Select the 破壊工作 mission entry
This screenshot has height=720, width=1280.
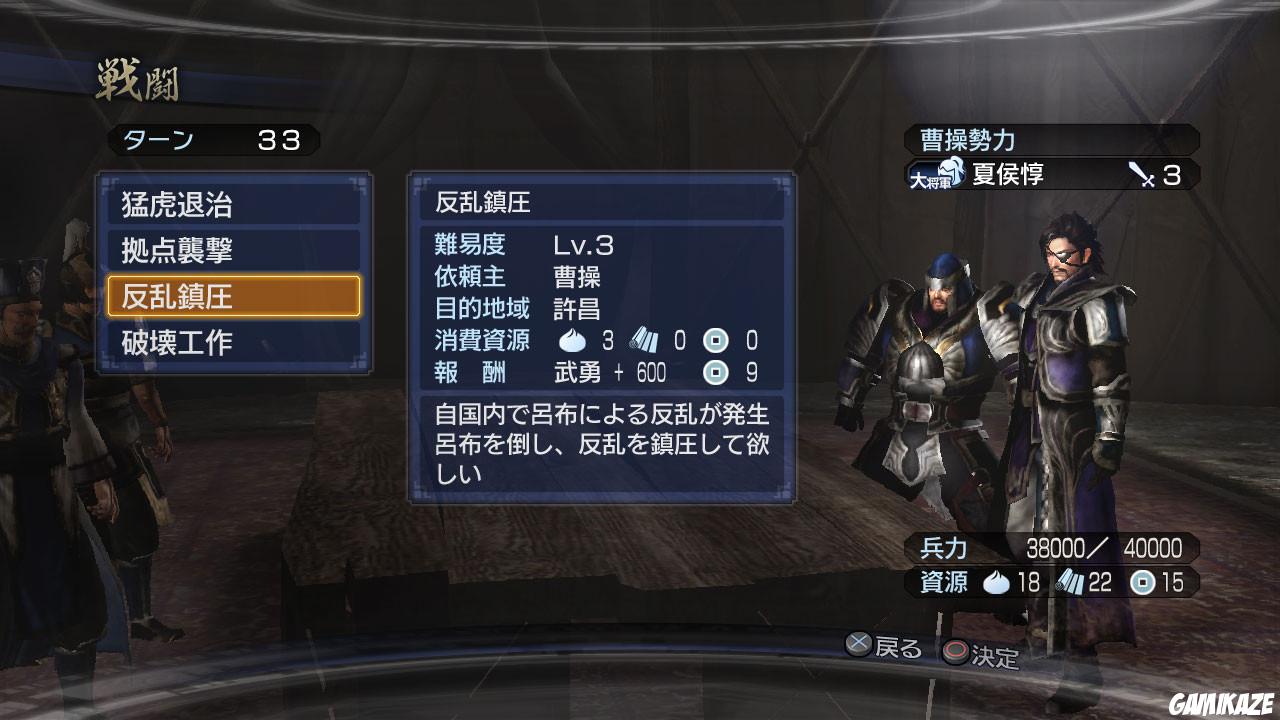pyautogui.click(x=232, y=342)
